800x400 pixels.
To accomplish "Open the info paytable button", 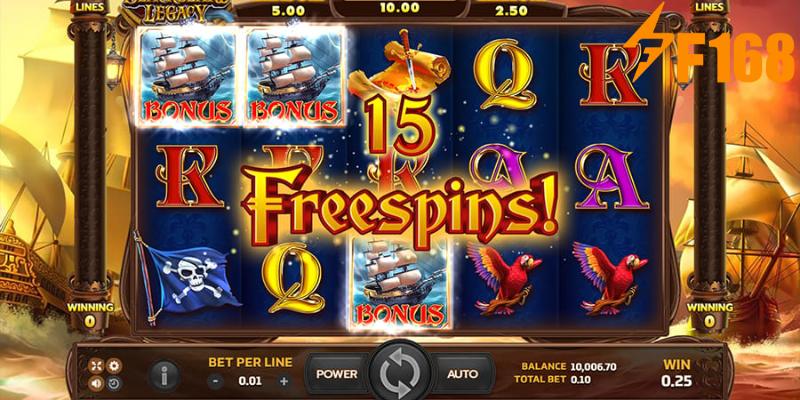I will pyautogui.click(x=165, y=375).
